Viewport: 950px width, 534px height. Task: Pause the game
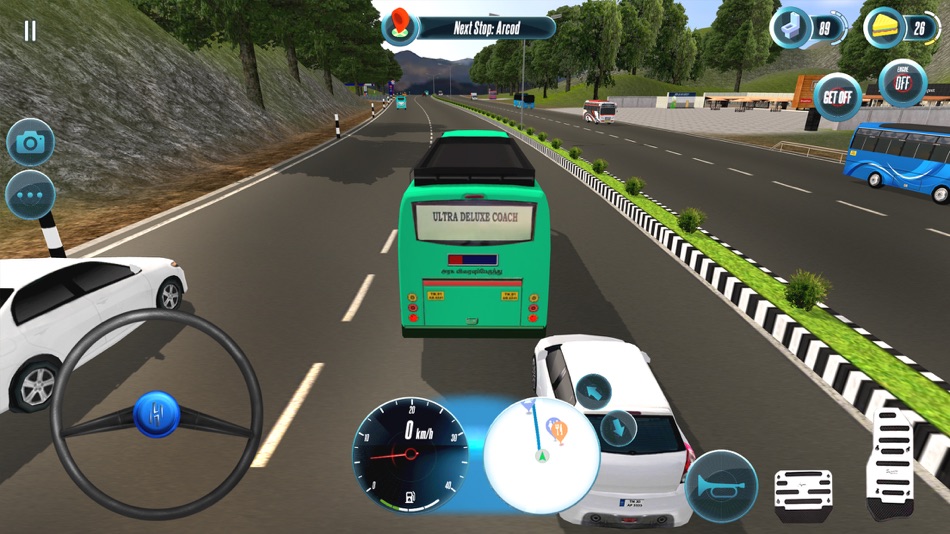coord(30,31)
